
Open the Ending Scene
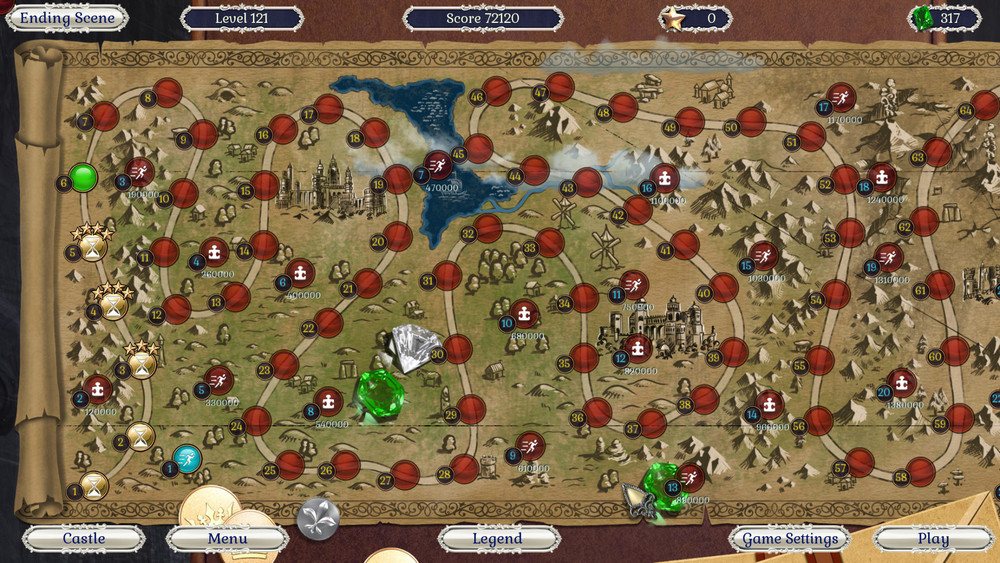tap(68, 18)
